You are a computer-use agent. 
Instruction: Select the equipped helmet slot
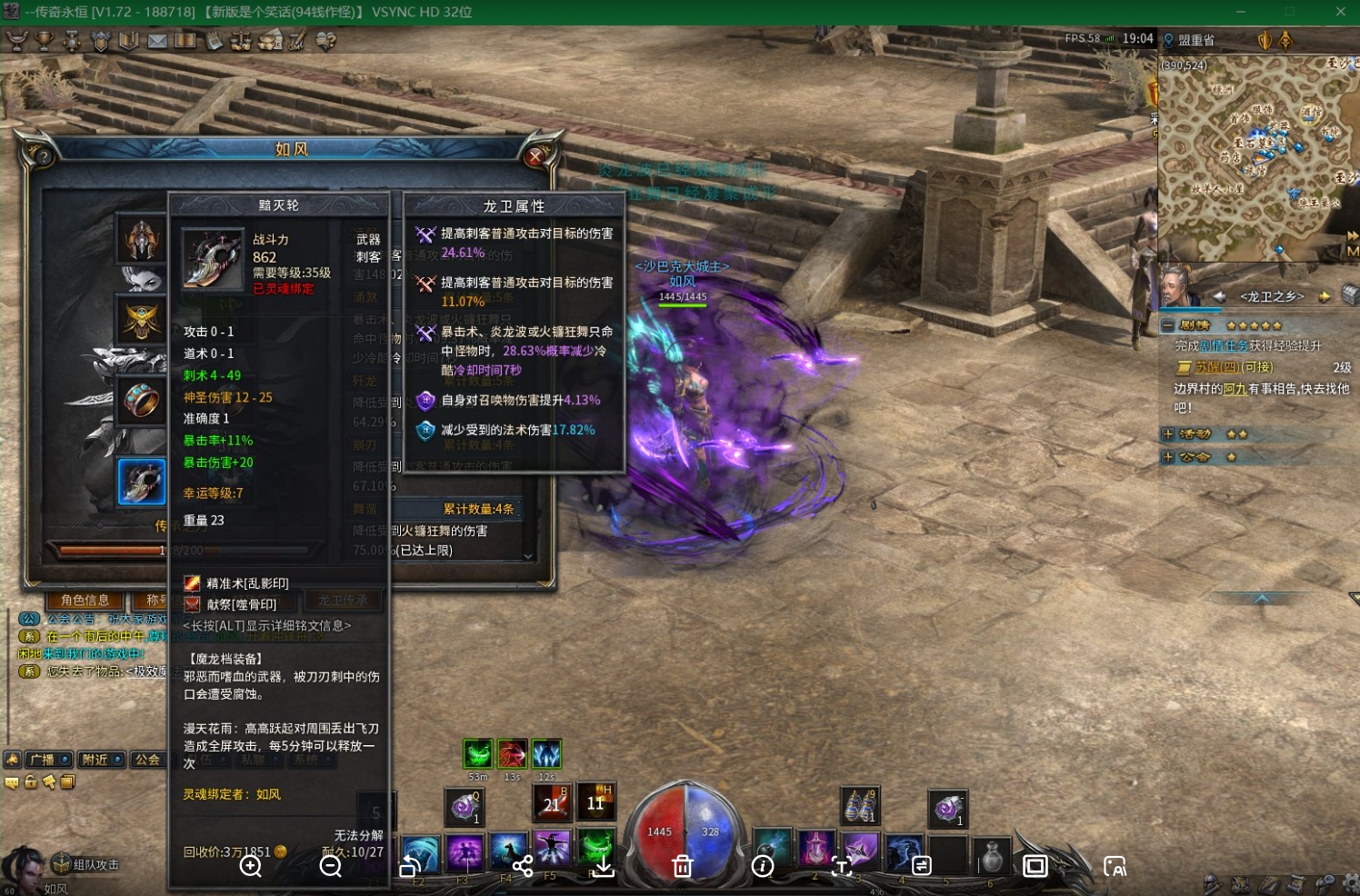[141, 241]
